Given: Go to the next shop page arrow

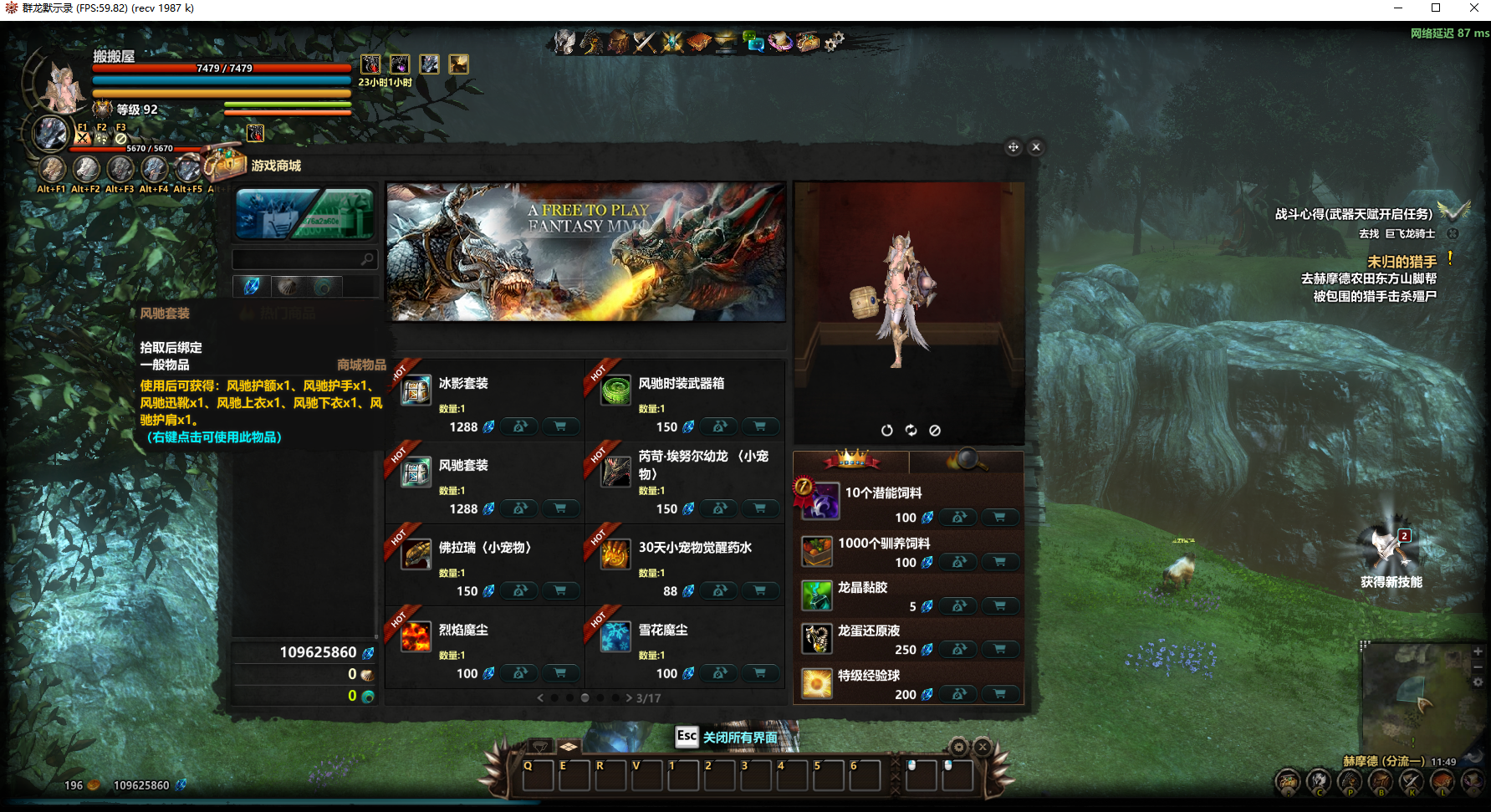Looking at the screenshot, I should click(629, 697).
